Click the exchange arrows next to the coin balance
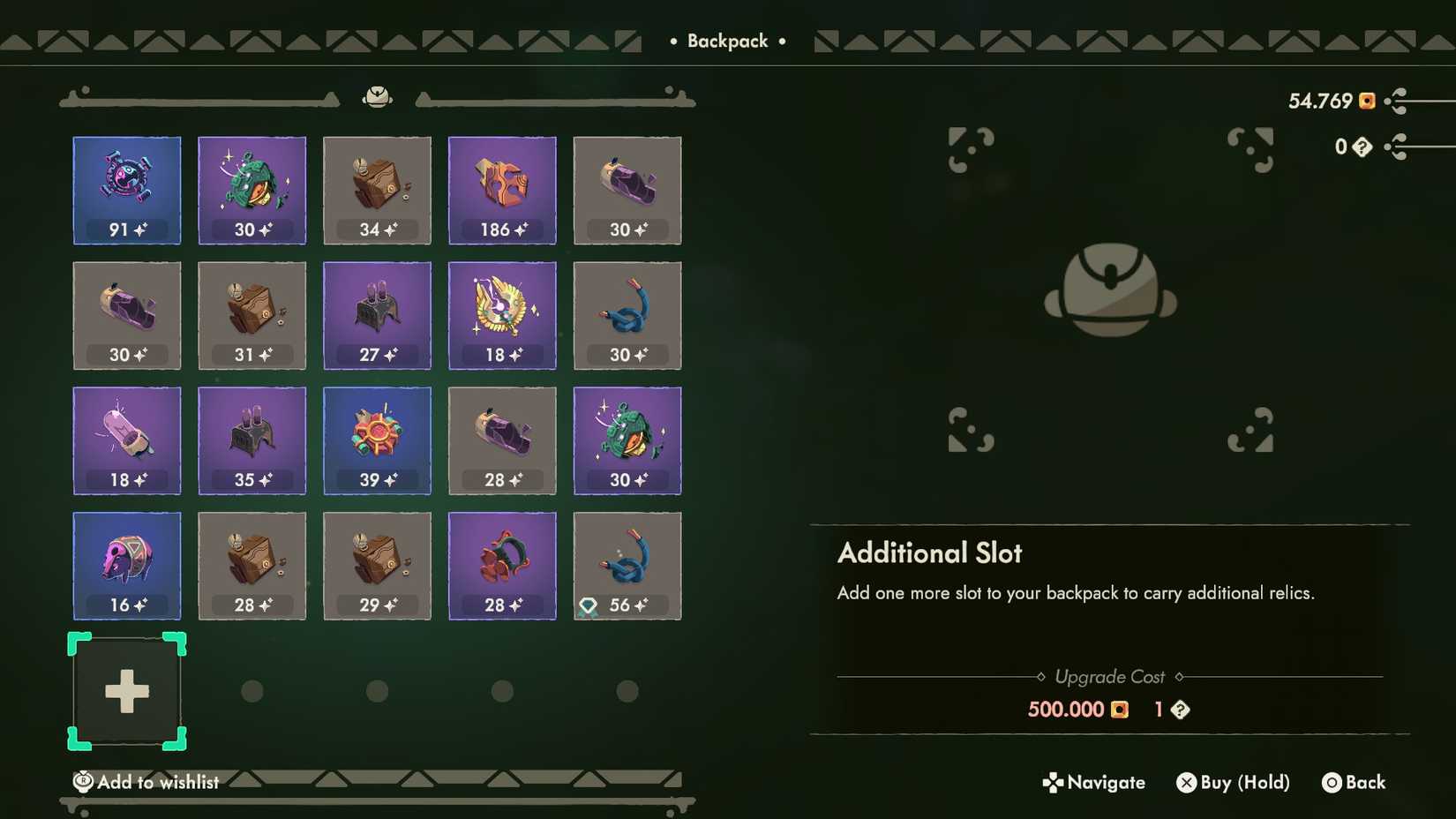The image size is (1456, 819). click(1397, 101)
